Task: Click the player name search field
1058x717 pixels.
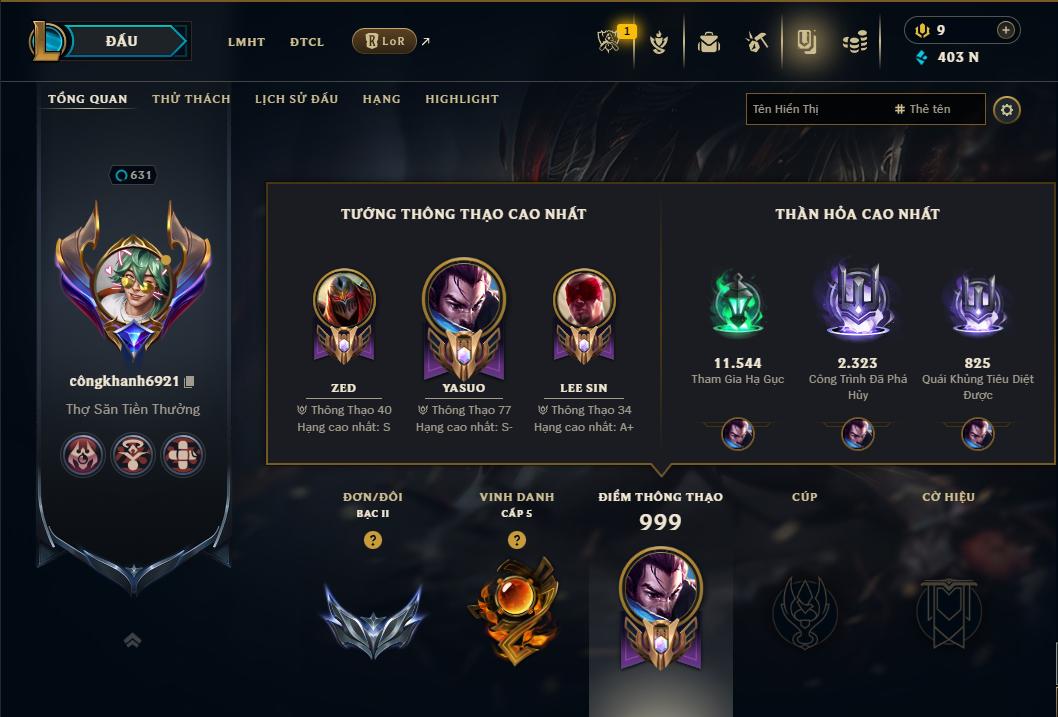Action: (x=815, y=109)
